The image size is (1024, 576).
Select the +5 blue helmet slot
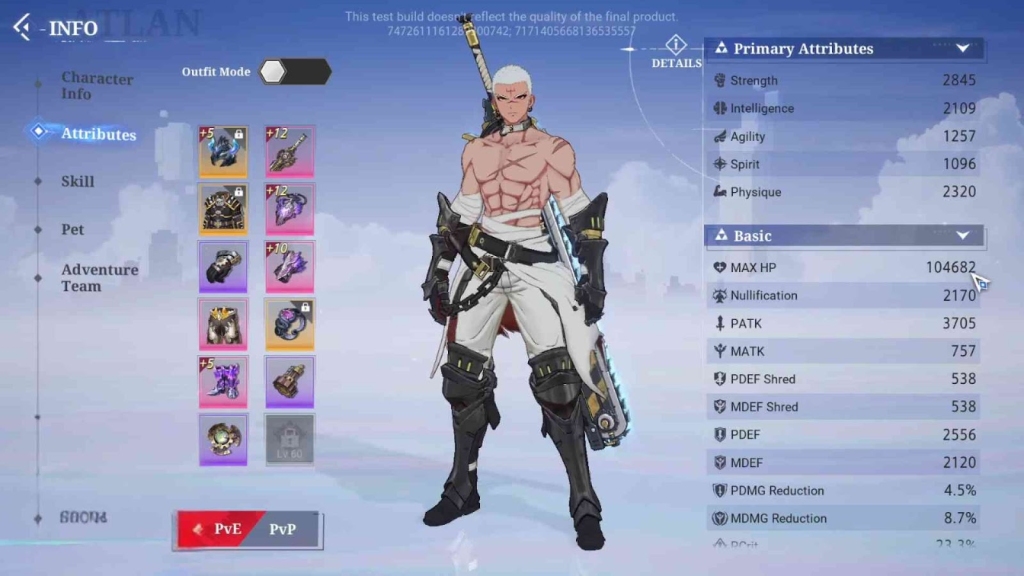pos(223,152)
